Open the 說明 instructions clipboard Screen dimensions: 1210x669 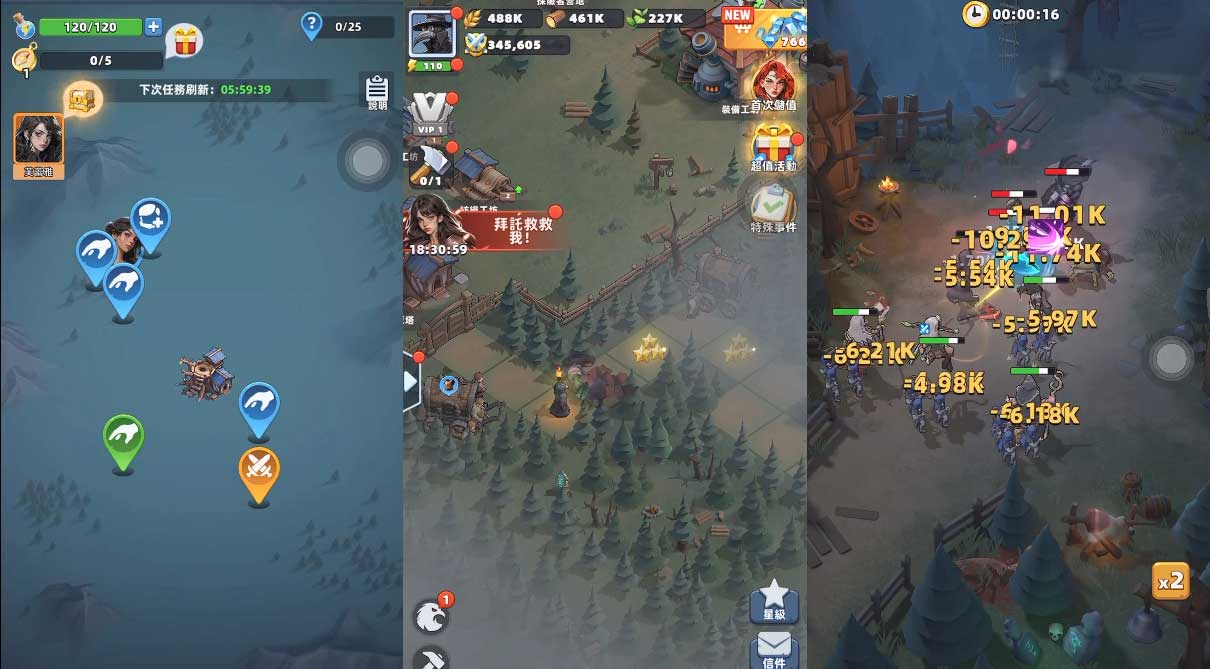tap(377, 90)
